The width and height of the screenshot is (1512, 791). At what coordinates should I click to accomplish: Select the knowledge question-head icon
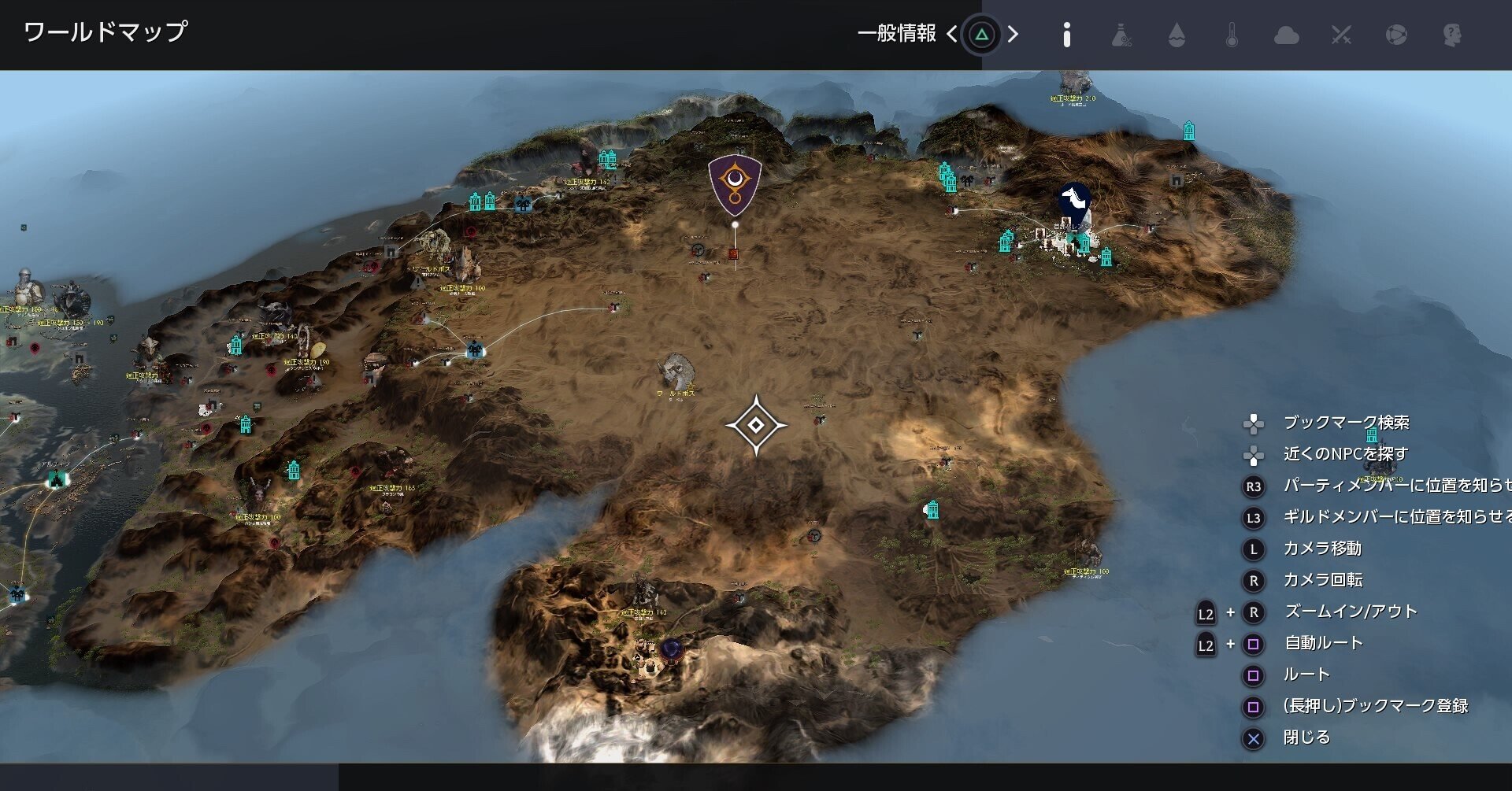pos(1453,35)
